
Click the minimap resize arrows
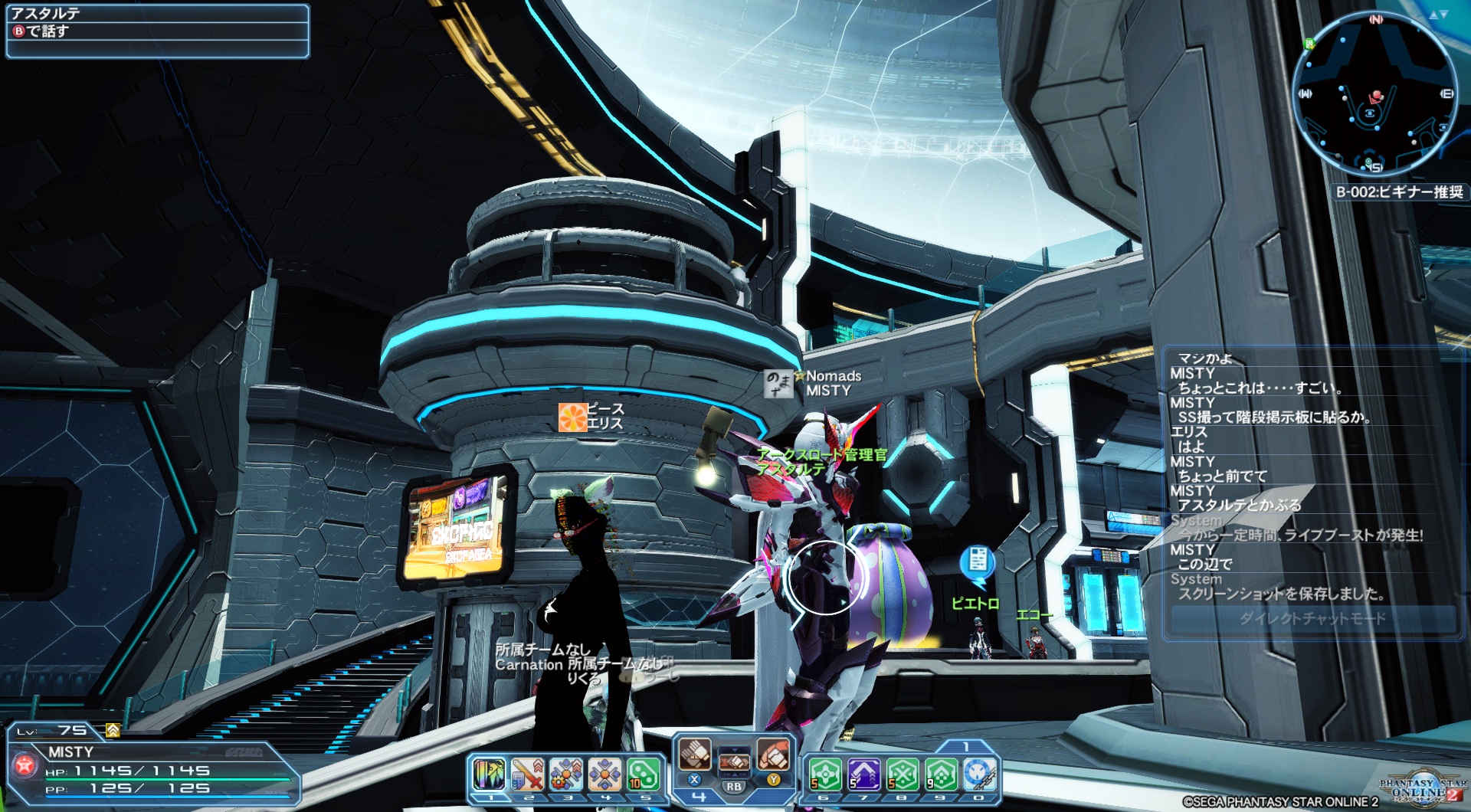click(1438, 15)
